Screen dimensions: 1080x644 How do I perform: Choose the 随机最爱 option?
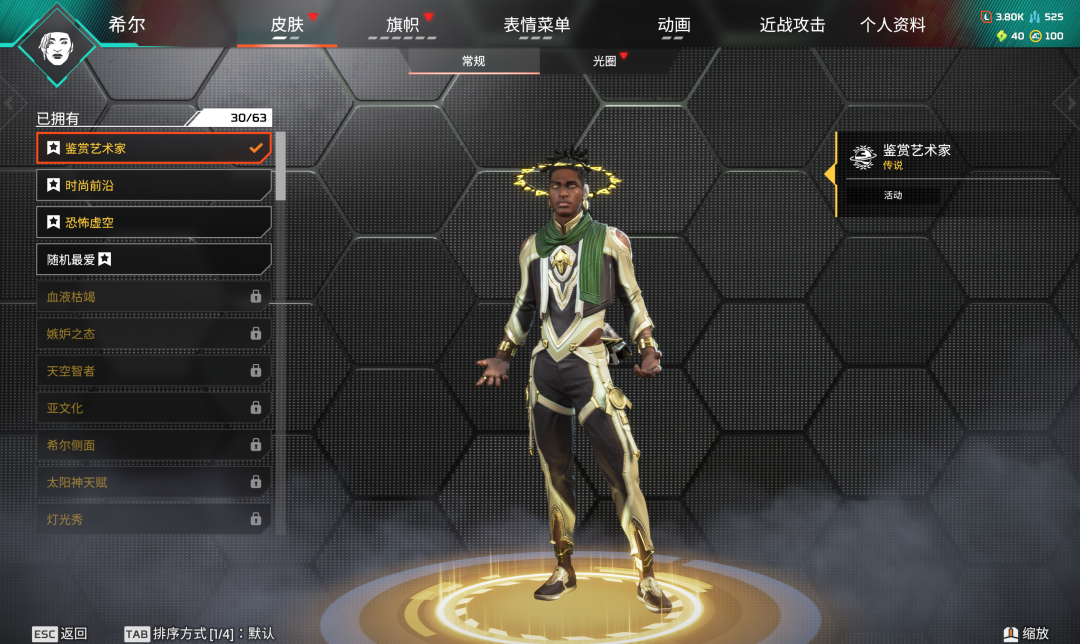click(154, 259)
